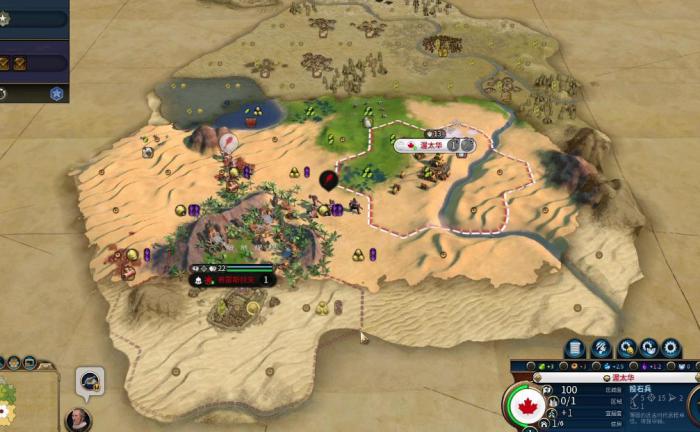
Task: Open the city details scroll button
Action: point(575,348)
